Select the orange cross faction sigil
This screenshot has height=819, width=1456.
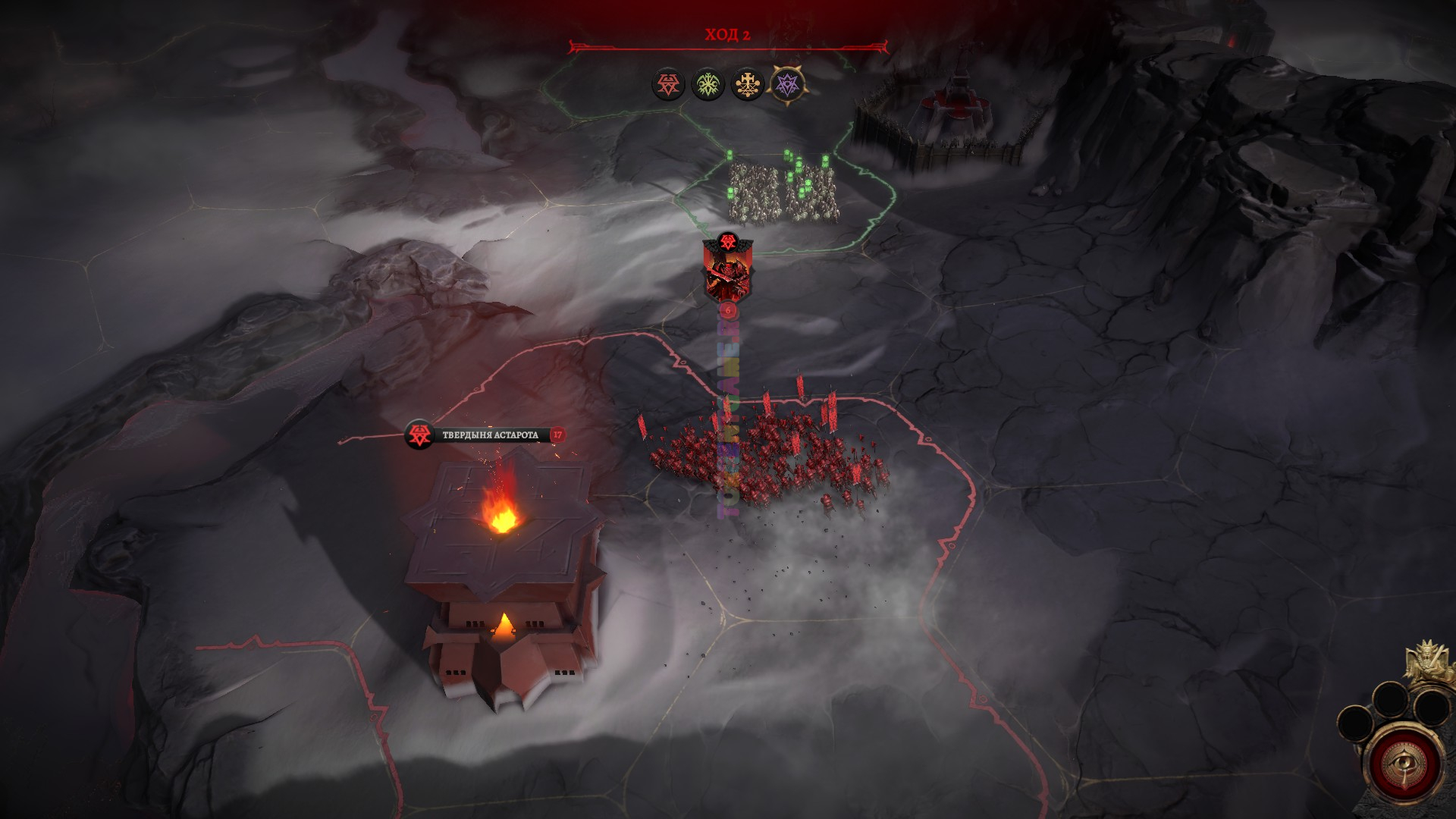click(747, 84)
